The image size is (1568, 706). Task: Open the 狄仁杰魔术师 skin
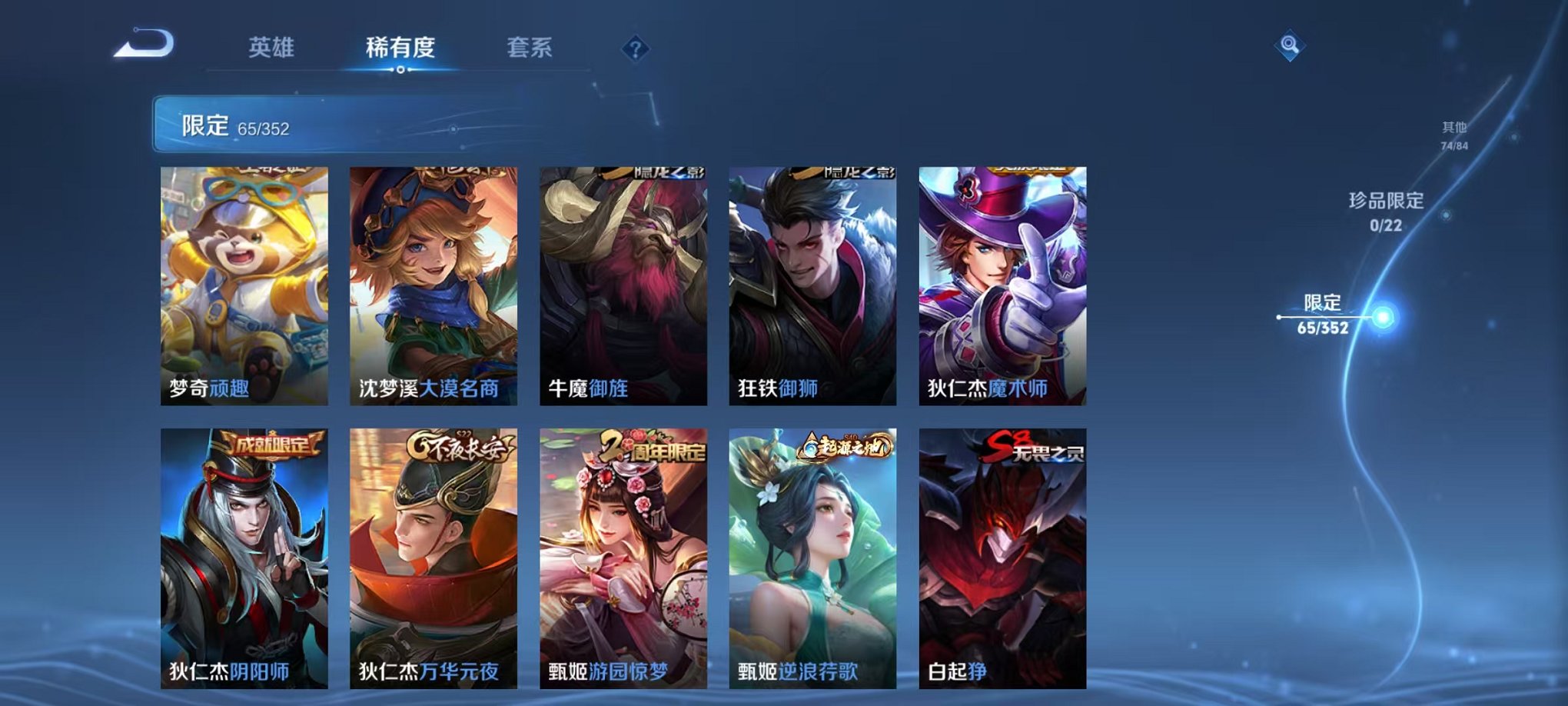[999, 285]
